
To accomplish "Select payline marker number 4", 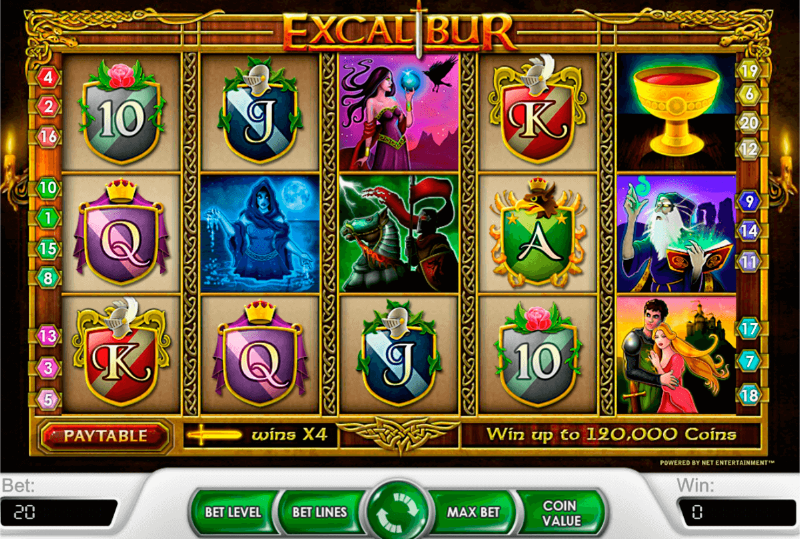I will [49, 76].
